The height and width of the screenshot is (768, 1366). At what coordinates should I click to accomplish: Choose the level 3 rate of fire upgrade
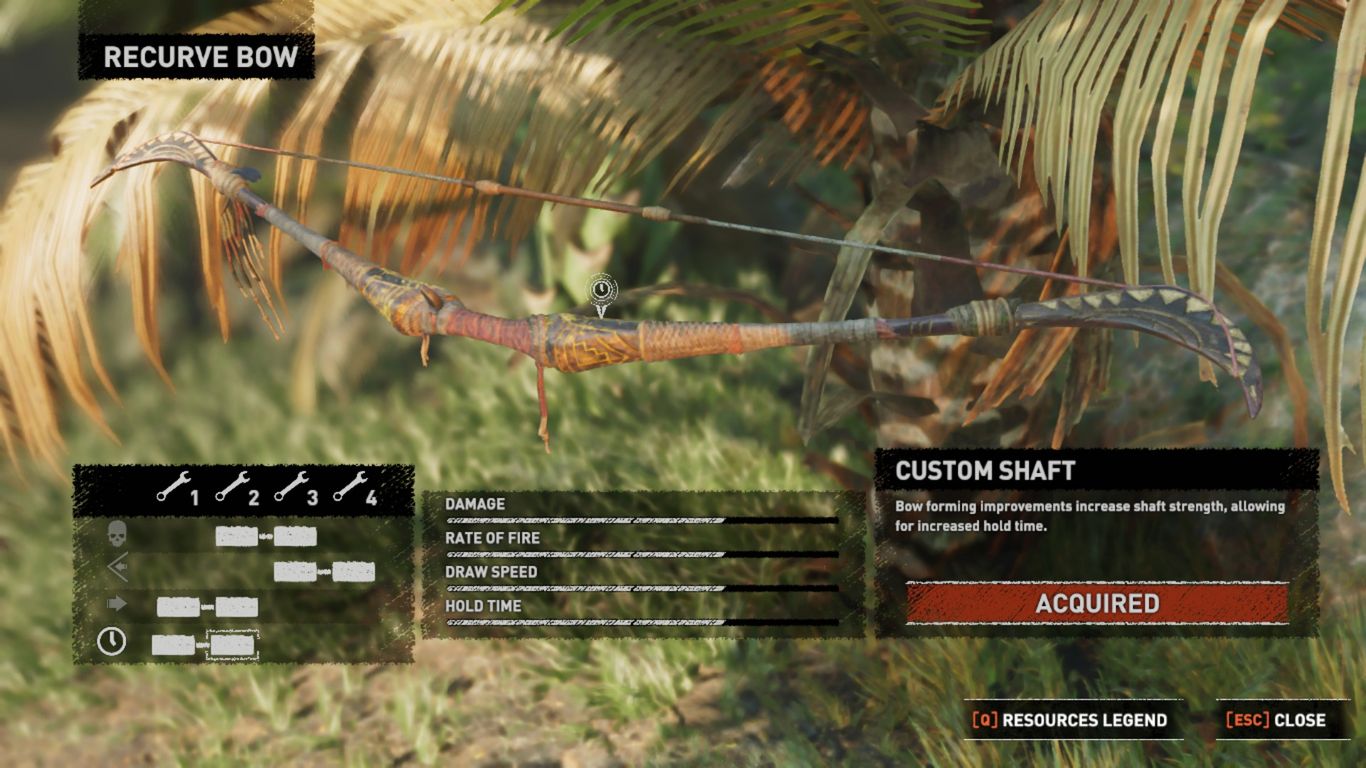(295, 572)
